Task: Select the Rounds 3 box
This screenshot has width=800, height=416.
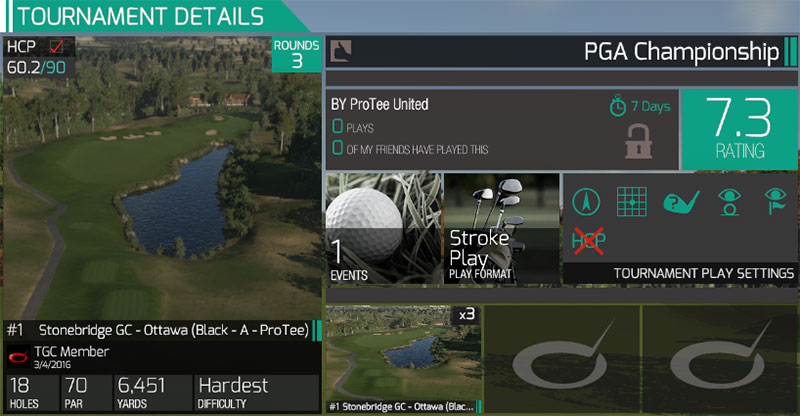Action: [x=297, y=54]
